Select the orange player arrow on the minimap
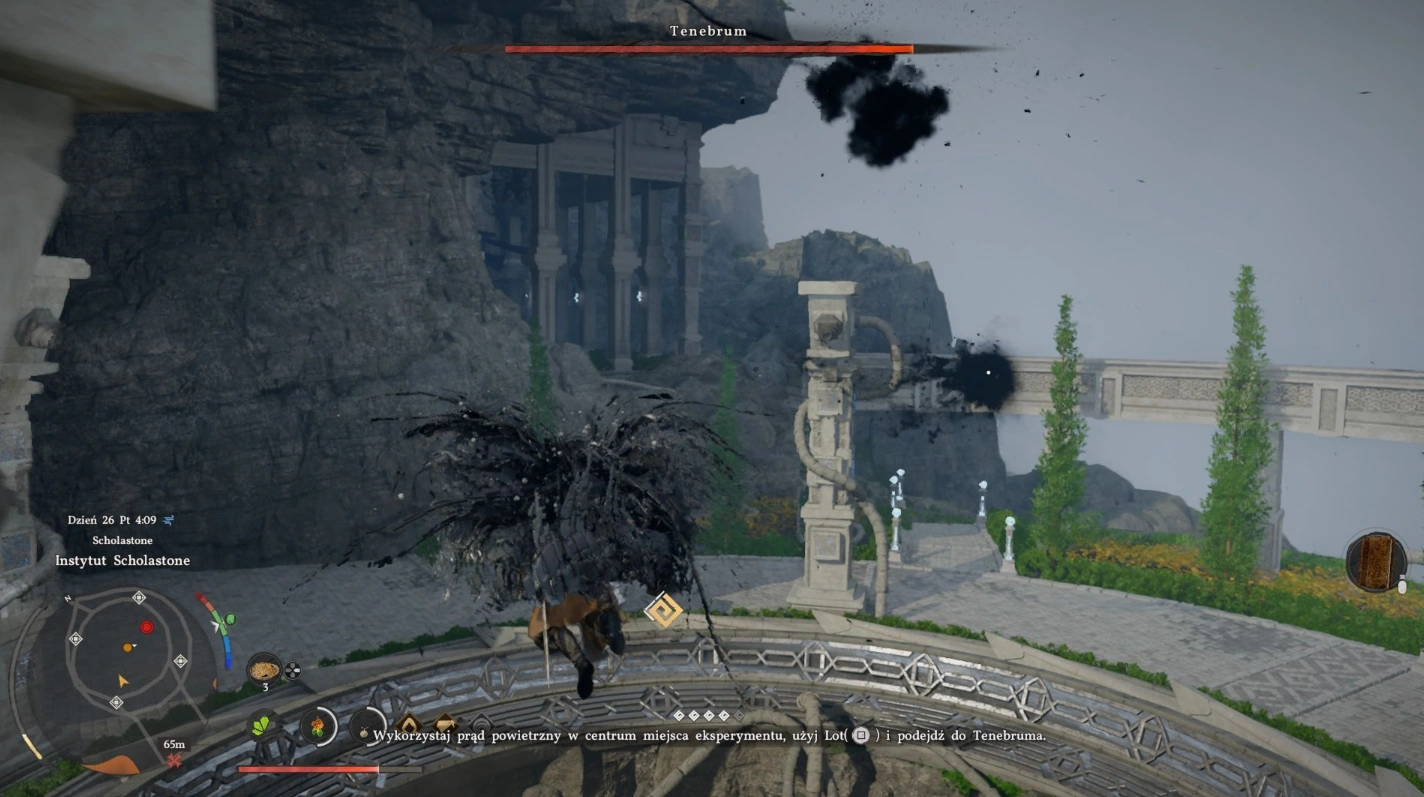The width and height of the screenshot is (1424, 797). point(123,681)
